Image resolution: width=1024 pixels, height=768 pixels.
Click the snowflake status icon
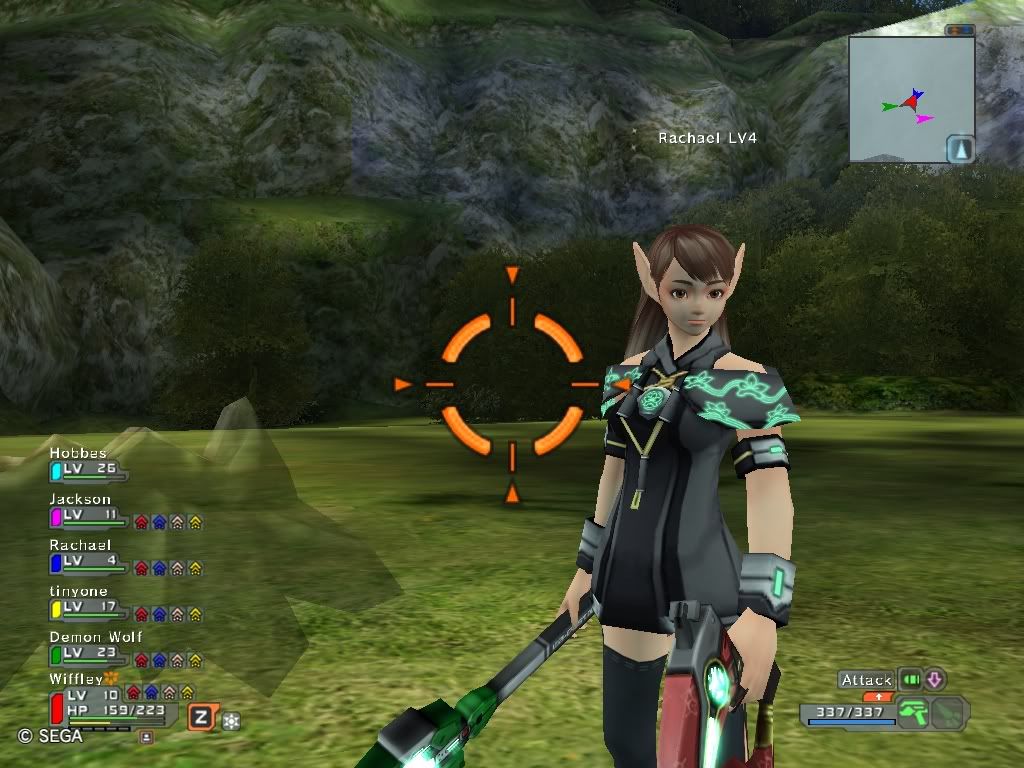point(231,720)
